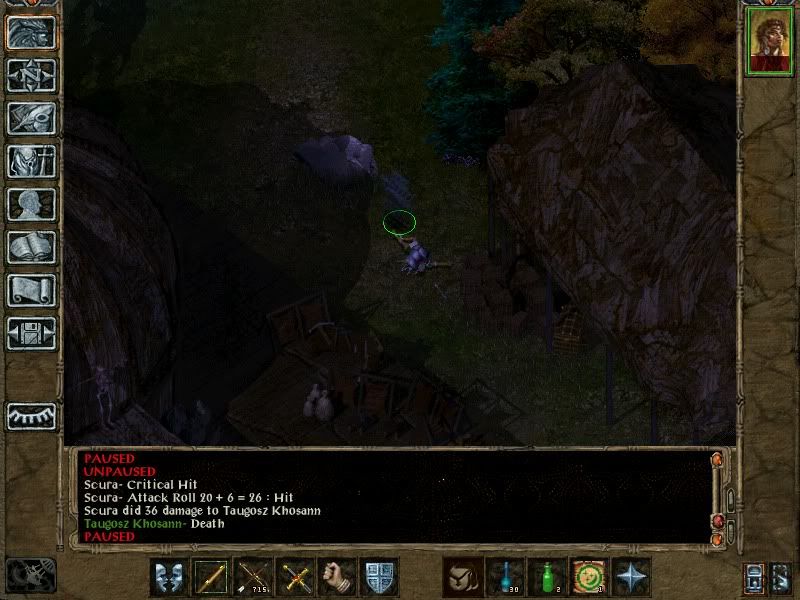Choose the bare fist attack slot
The image size is (800, 600).
336,576
